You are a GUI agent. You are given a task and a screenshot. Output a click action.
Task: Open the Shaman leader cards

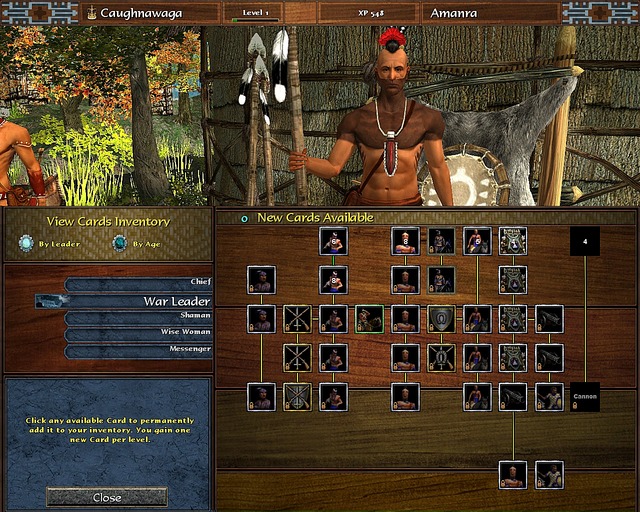click(x=139, y=316)
